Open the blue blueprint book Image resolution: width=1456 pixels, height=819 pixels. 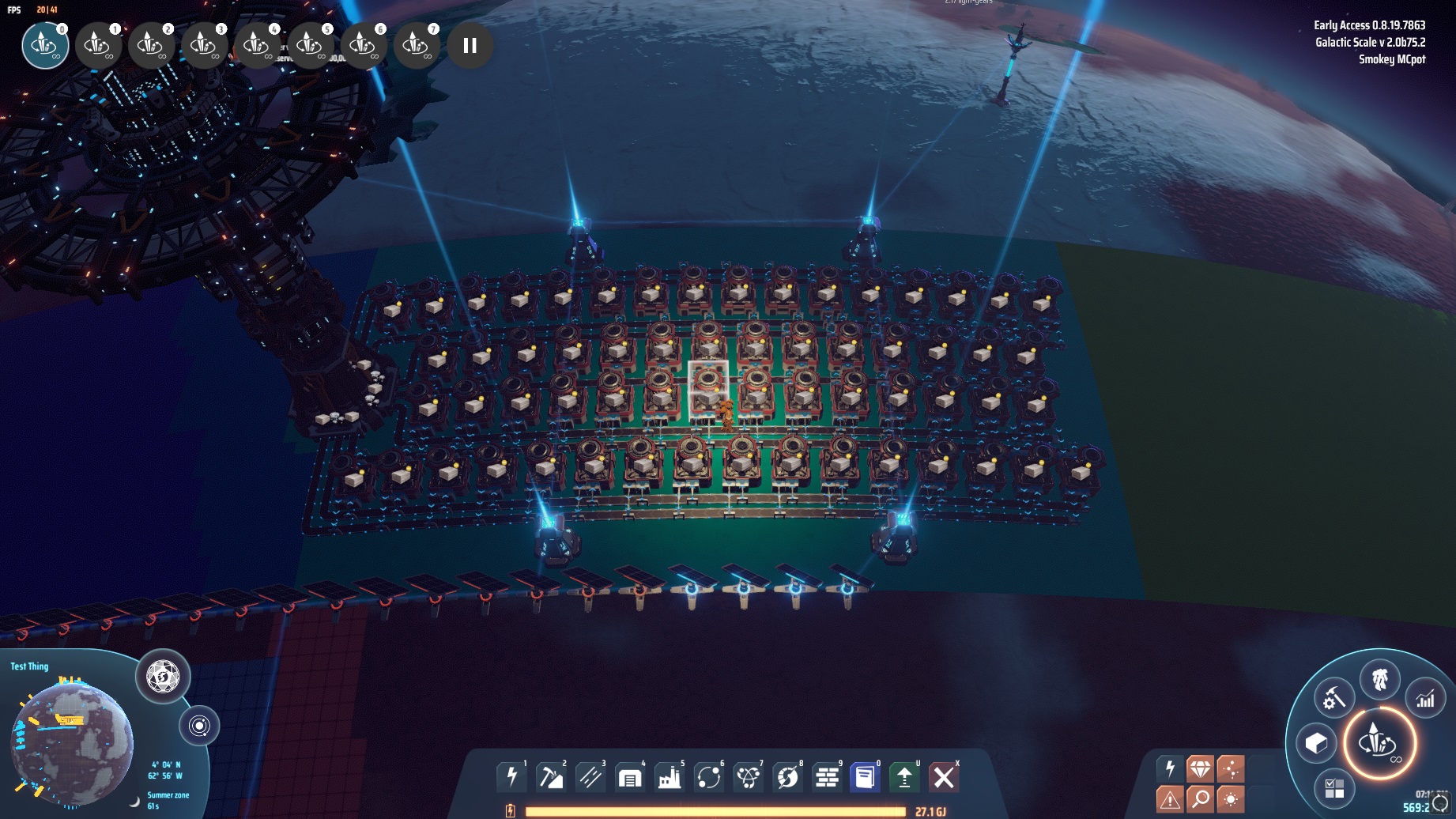pos(866,777)
